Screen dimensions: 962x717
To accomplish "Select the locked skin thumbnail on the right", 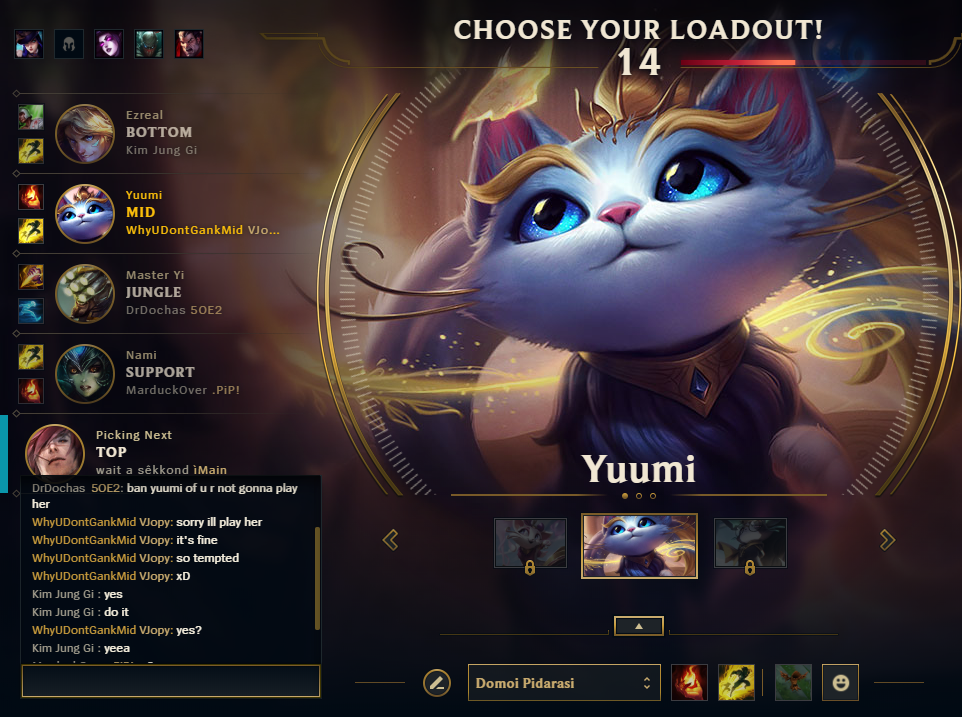I will click(x=750, y=543).
